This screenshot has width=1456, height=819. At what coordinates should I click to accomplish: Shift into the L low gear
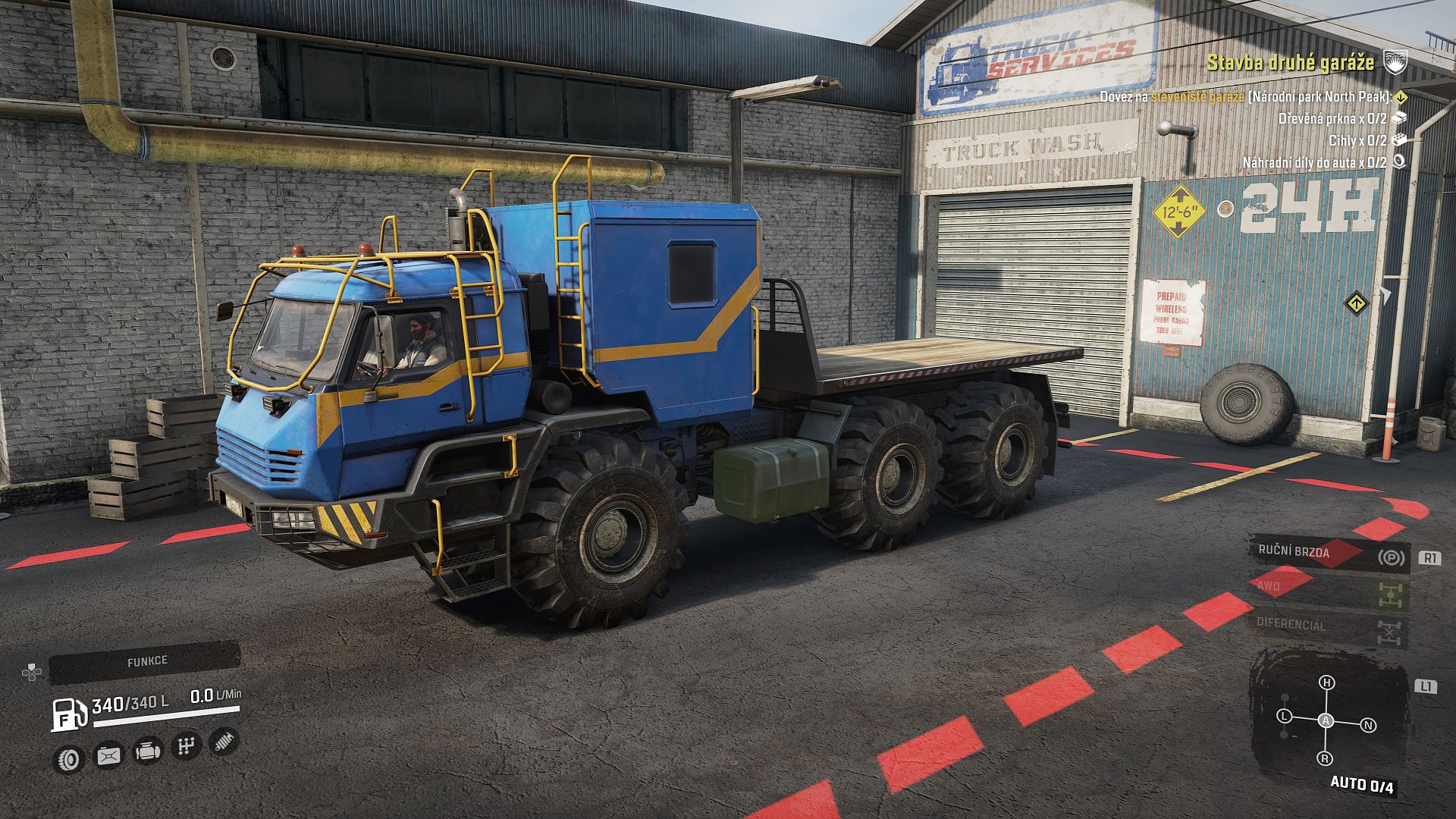point(1284,716)
